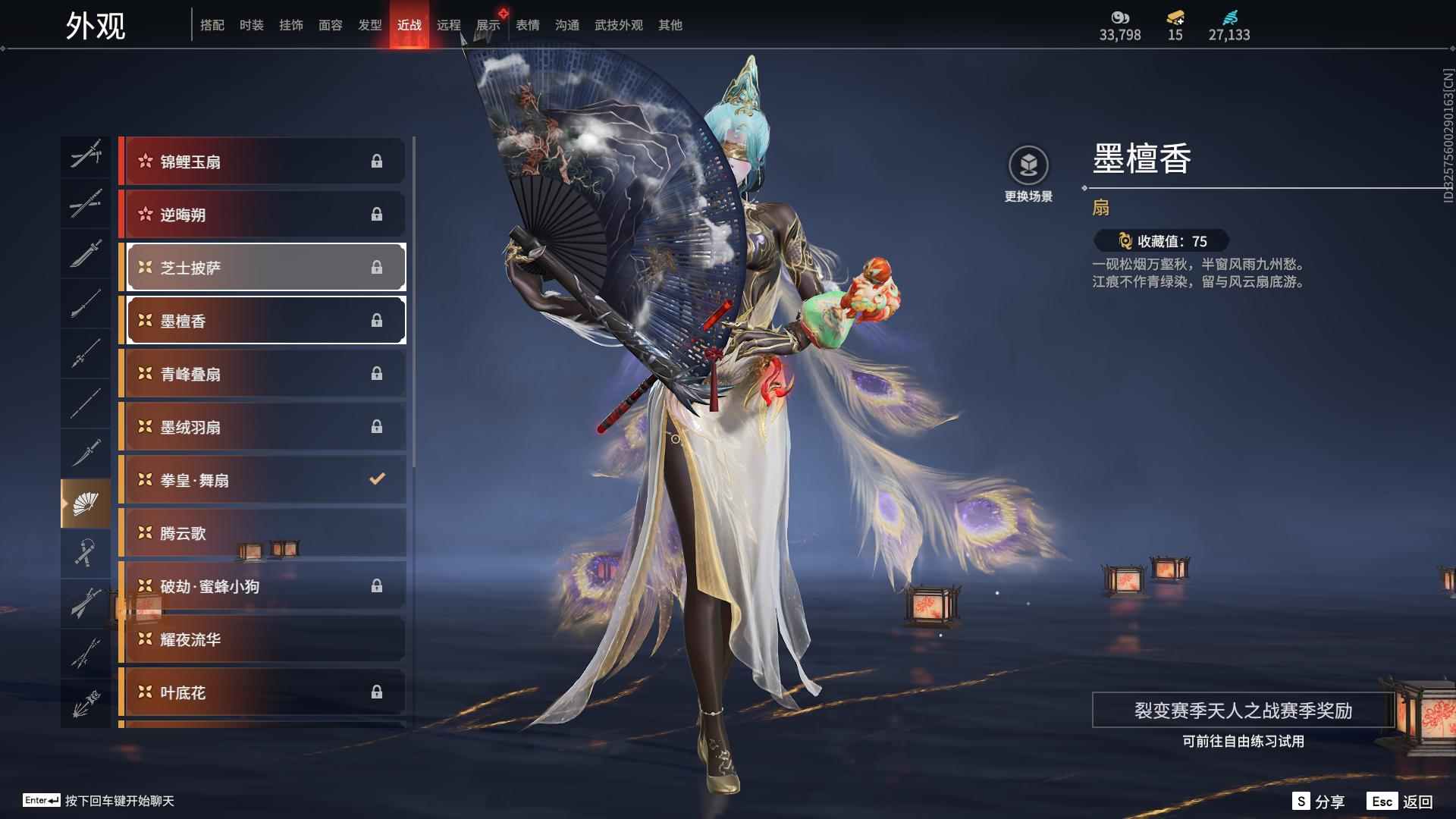The width and height of the screenshot is (1456, 819).
Task: Open the 武技外观 tab
Action: click(618, 25)
